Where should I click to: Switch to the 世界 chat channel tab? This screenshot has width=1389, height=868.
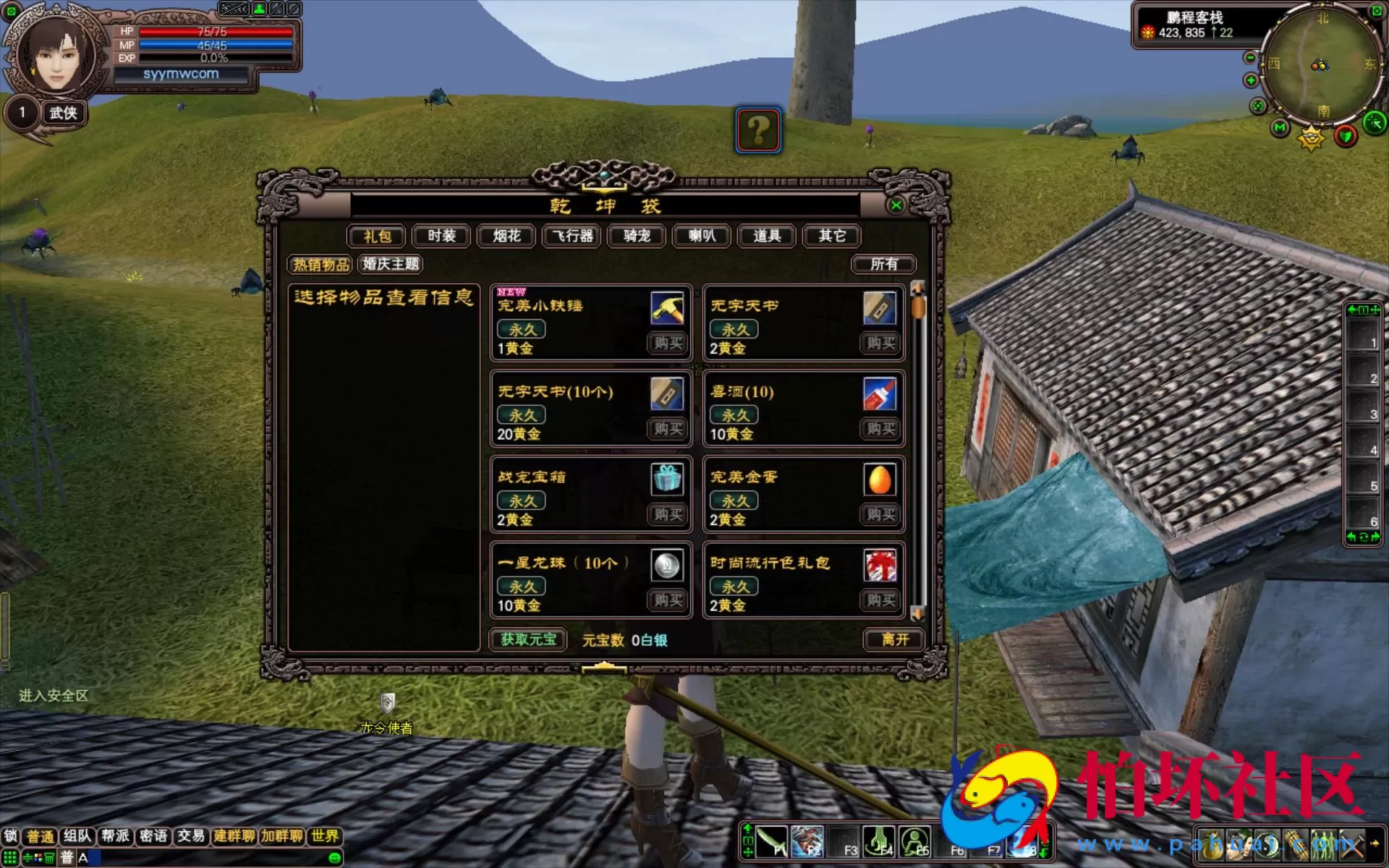(326, 836)
